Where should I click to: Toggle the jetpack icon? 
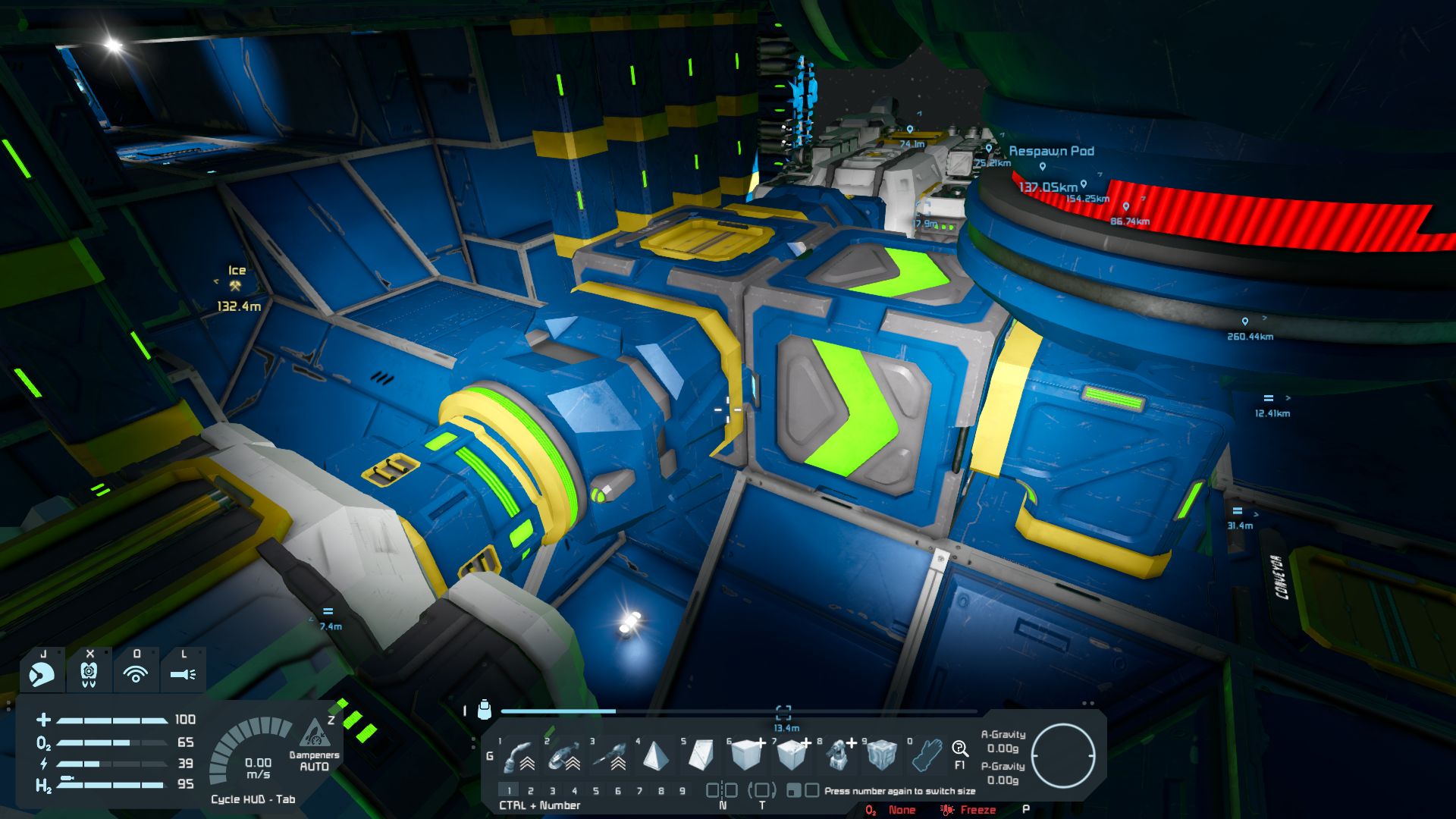tap(89, 673)
